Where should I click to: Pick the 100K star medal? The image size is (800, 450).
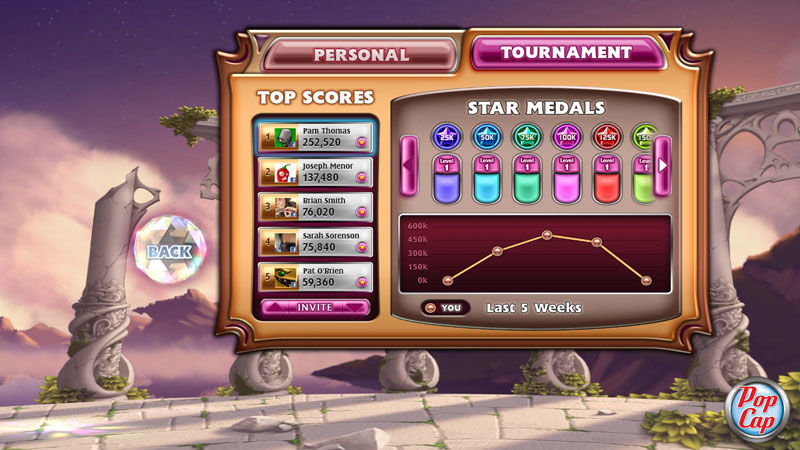[567, 135]
